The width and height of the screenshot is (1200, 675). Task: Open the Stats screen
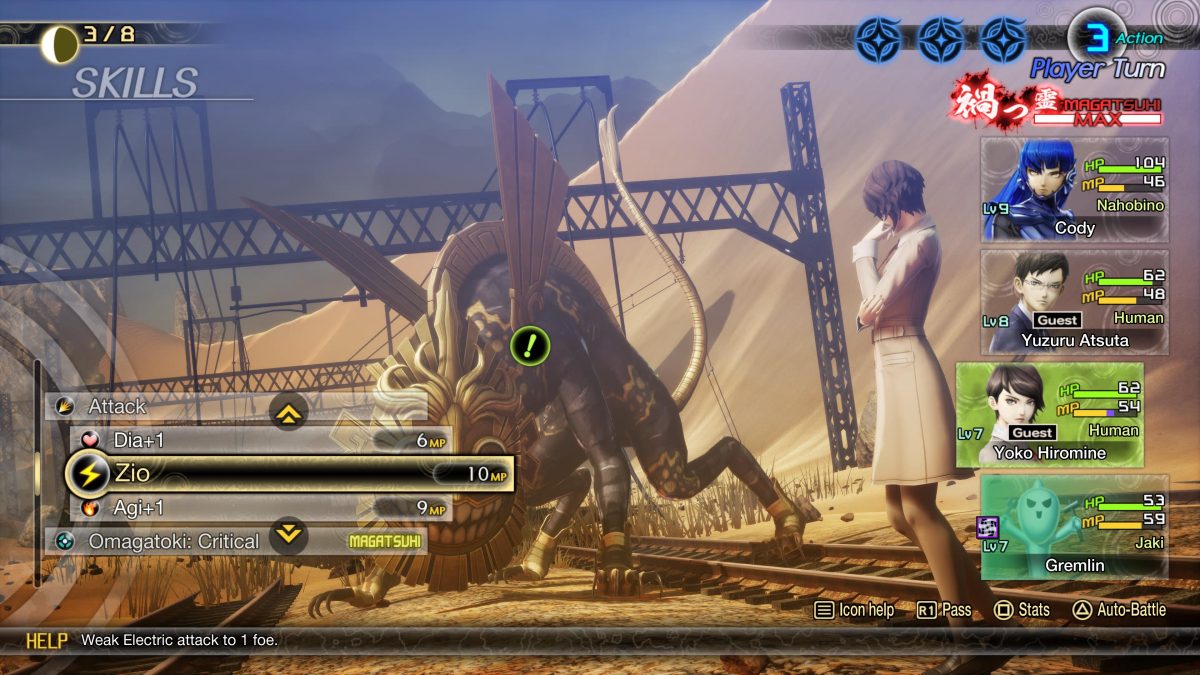(1022, 610)
